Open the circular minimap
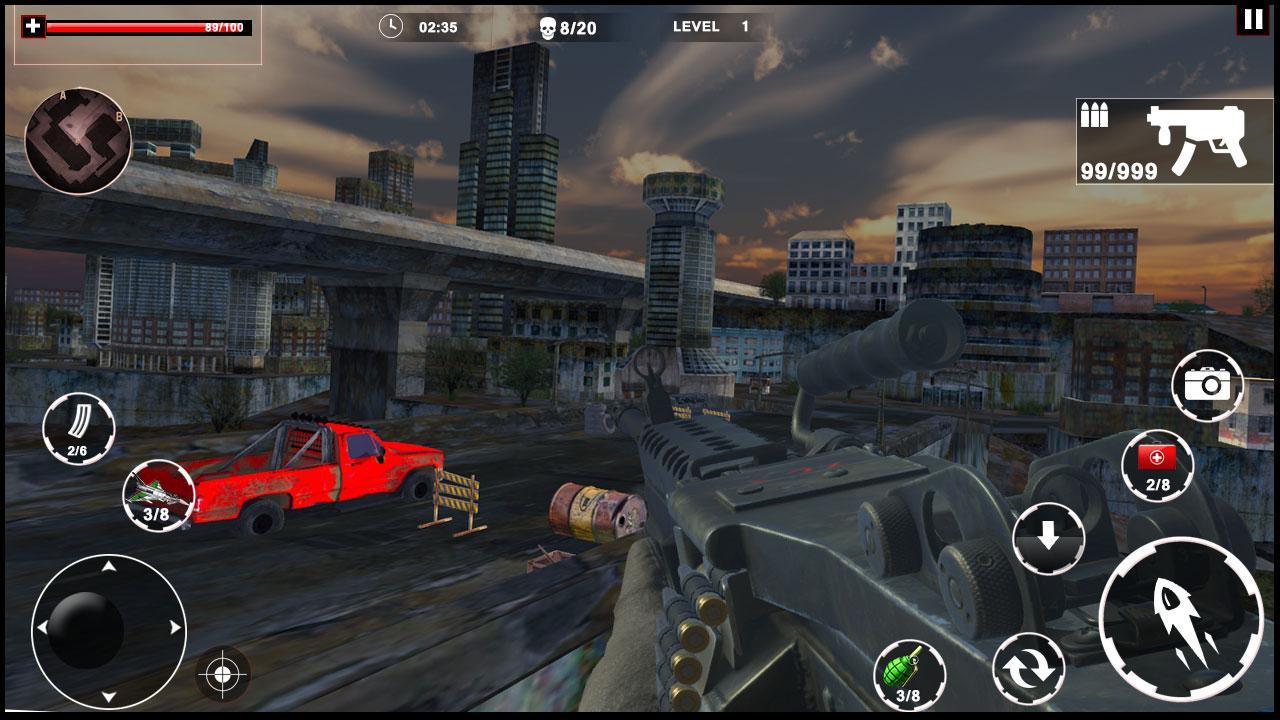 [x=78, y=141]
